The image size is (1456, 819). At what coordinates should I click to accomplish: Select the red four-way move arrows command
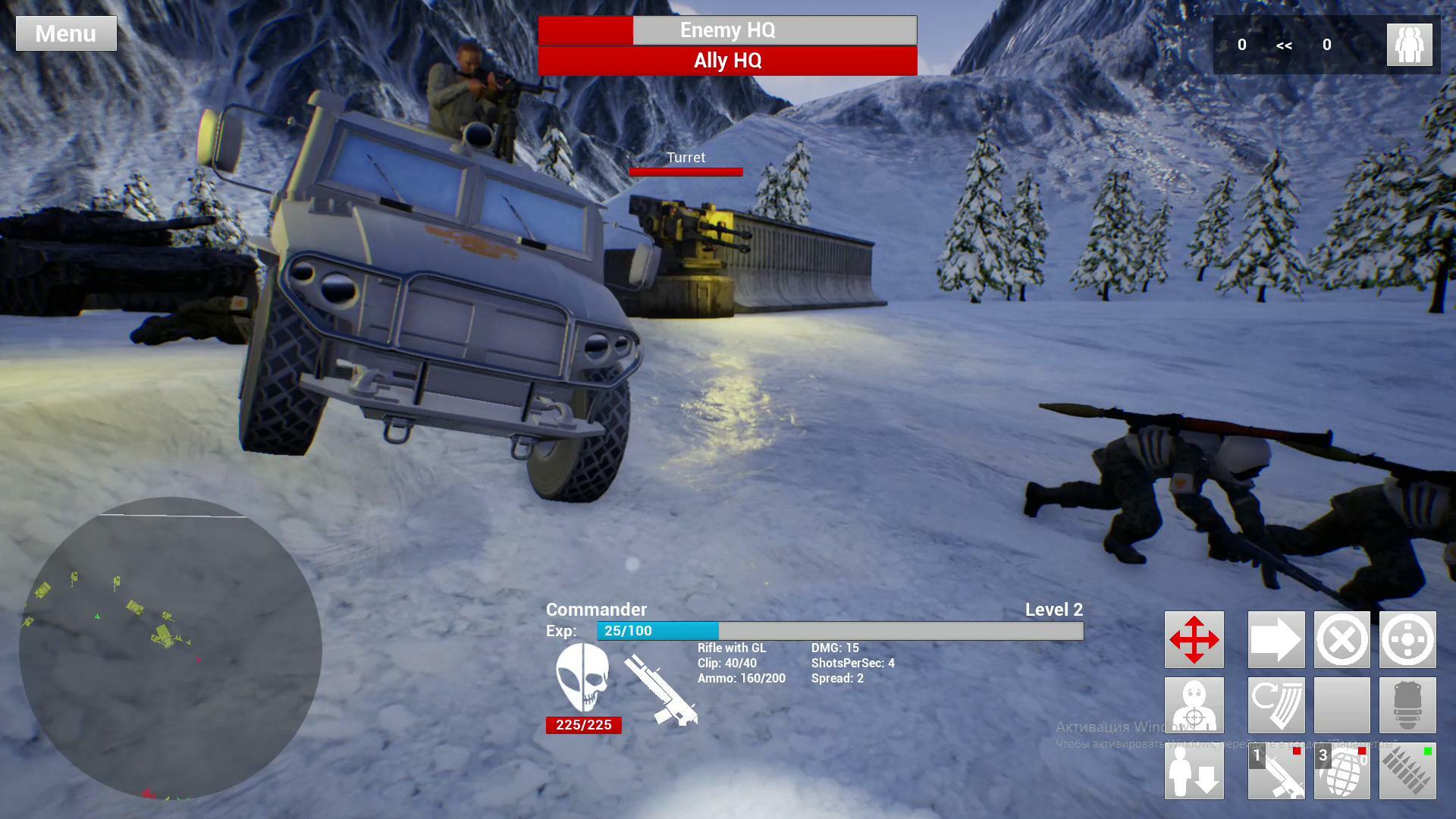(x=1194, y=639)
